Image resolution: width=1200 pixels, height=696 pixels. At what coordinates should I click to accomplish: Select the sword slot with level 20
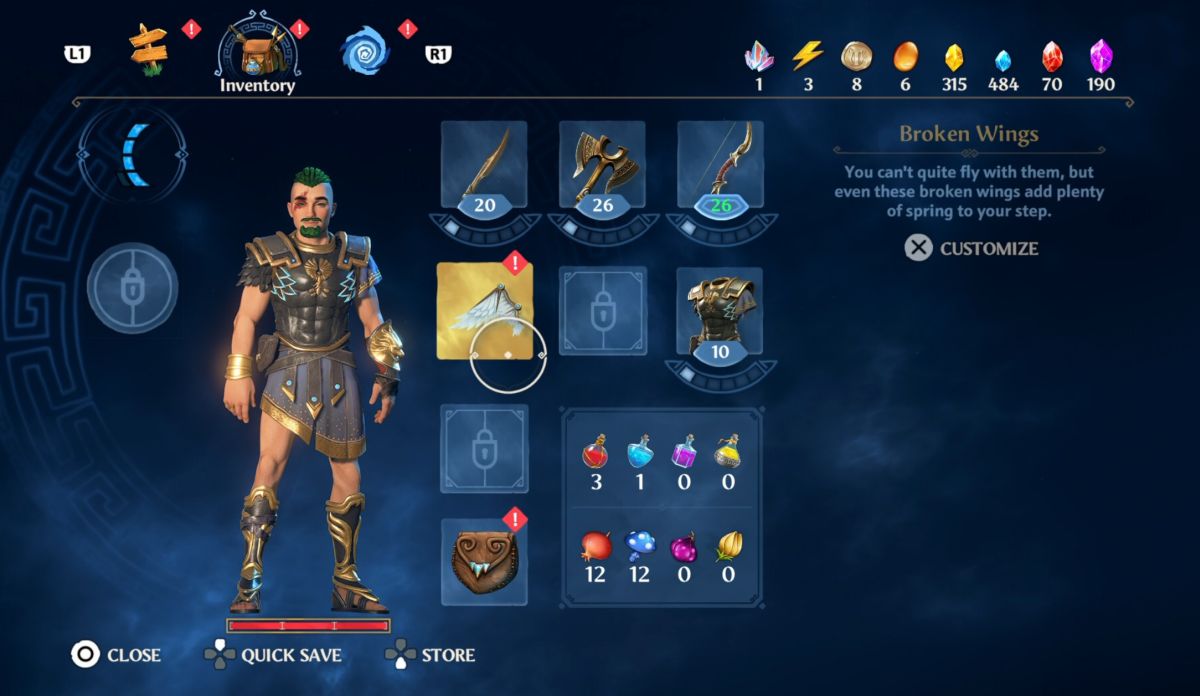(x=484, y=167)
